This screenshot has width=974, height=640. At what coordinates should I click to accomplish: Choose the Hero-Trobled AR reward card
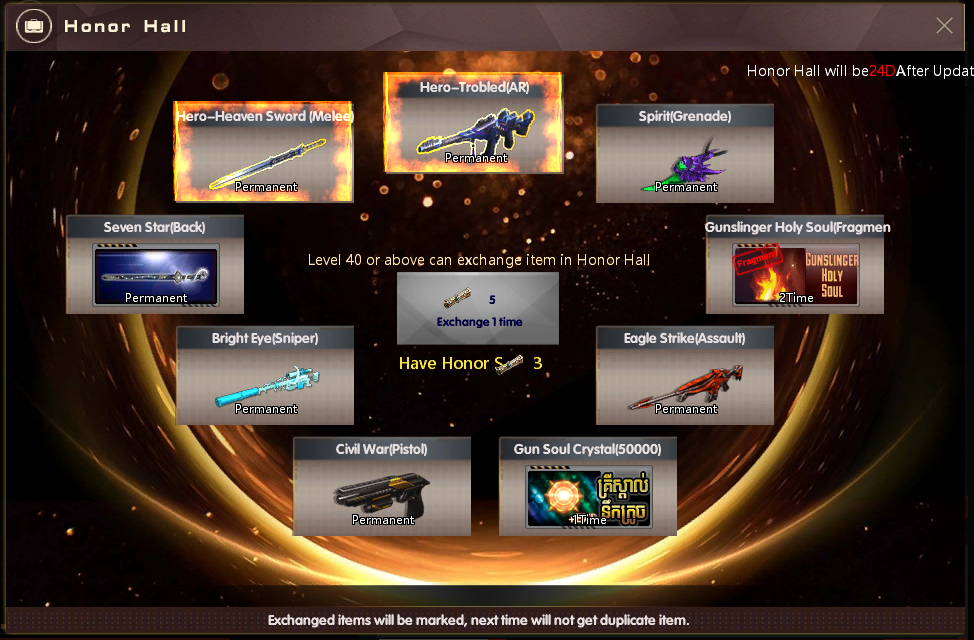[x=474, y=124]
